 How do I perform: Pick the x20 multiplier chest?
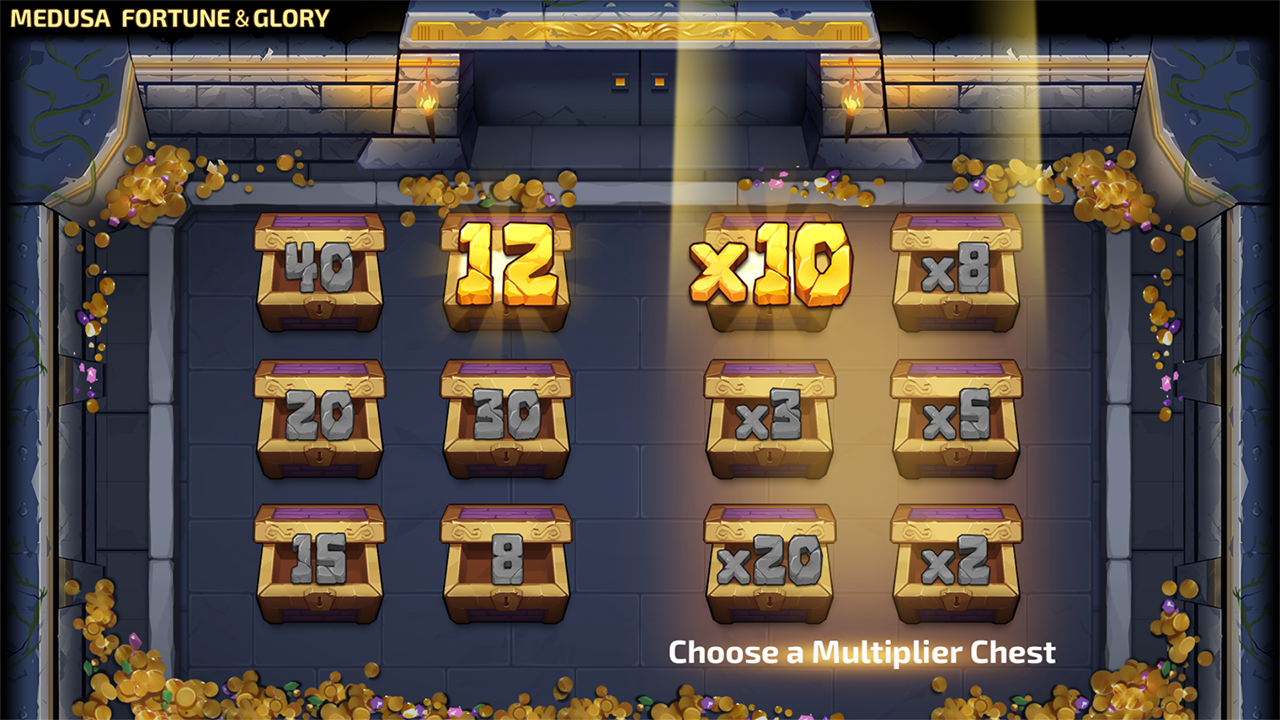click(769, 563)
